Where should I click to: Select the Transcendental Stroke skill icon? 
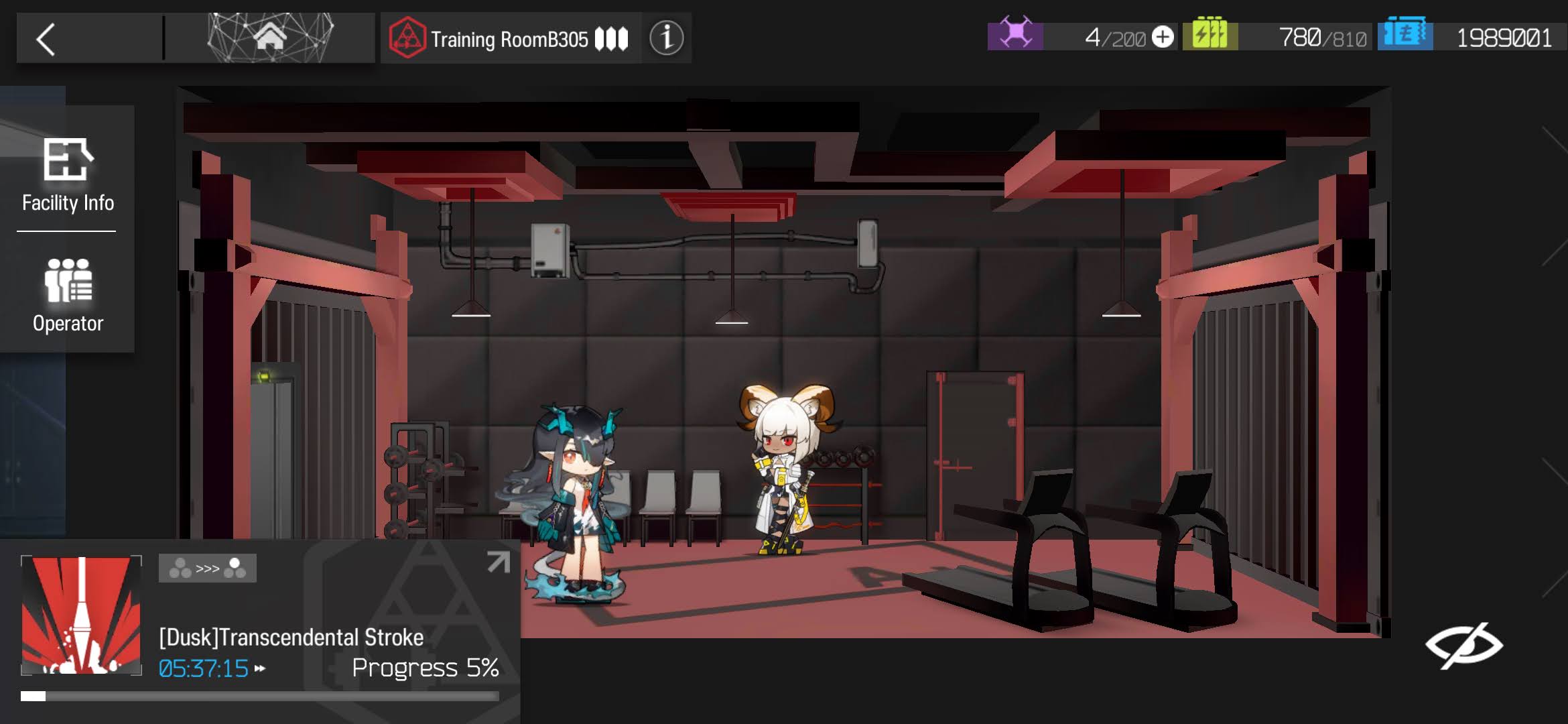click(x=81, y=615)
